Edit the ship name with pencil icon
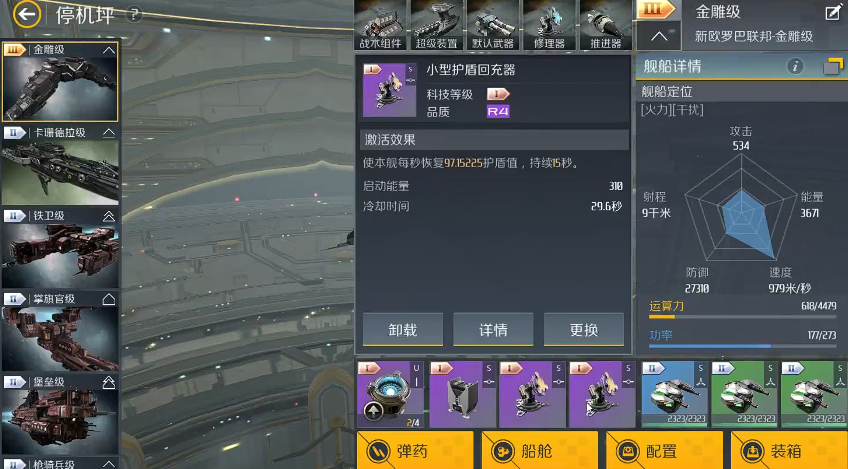The width and height of the screenshot is (848, 469). point(832,13)
